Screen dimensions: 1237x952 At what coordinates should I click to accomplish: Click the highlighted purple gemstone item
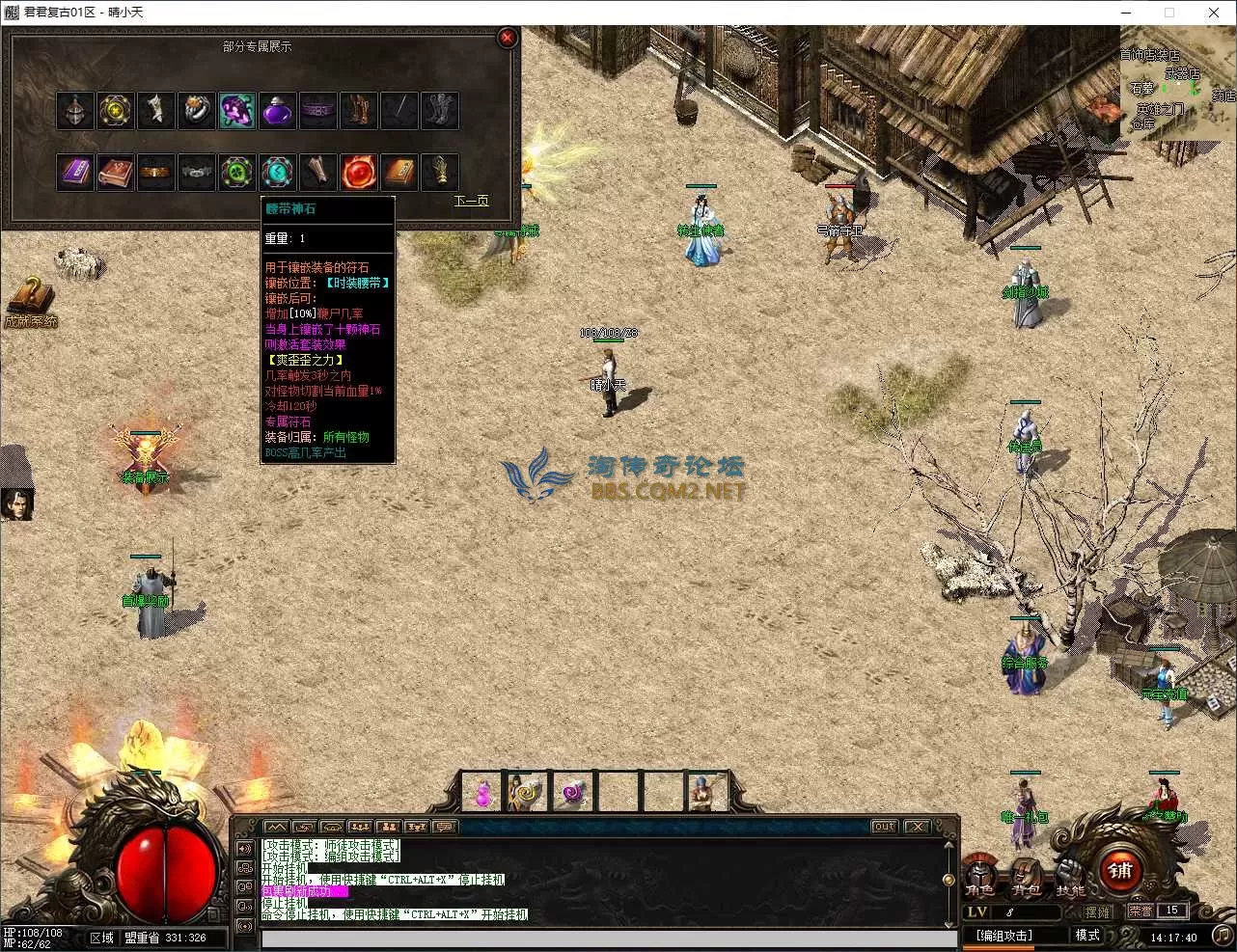(x=237, y=111)
